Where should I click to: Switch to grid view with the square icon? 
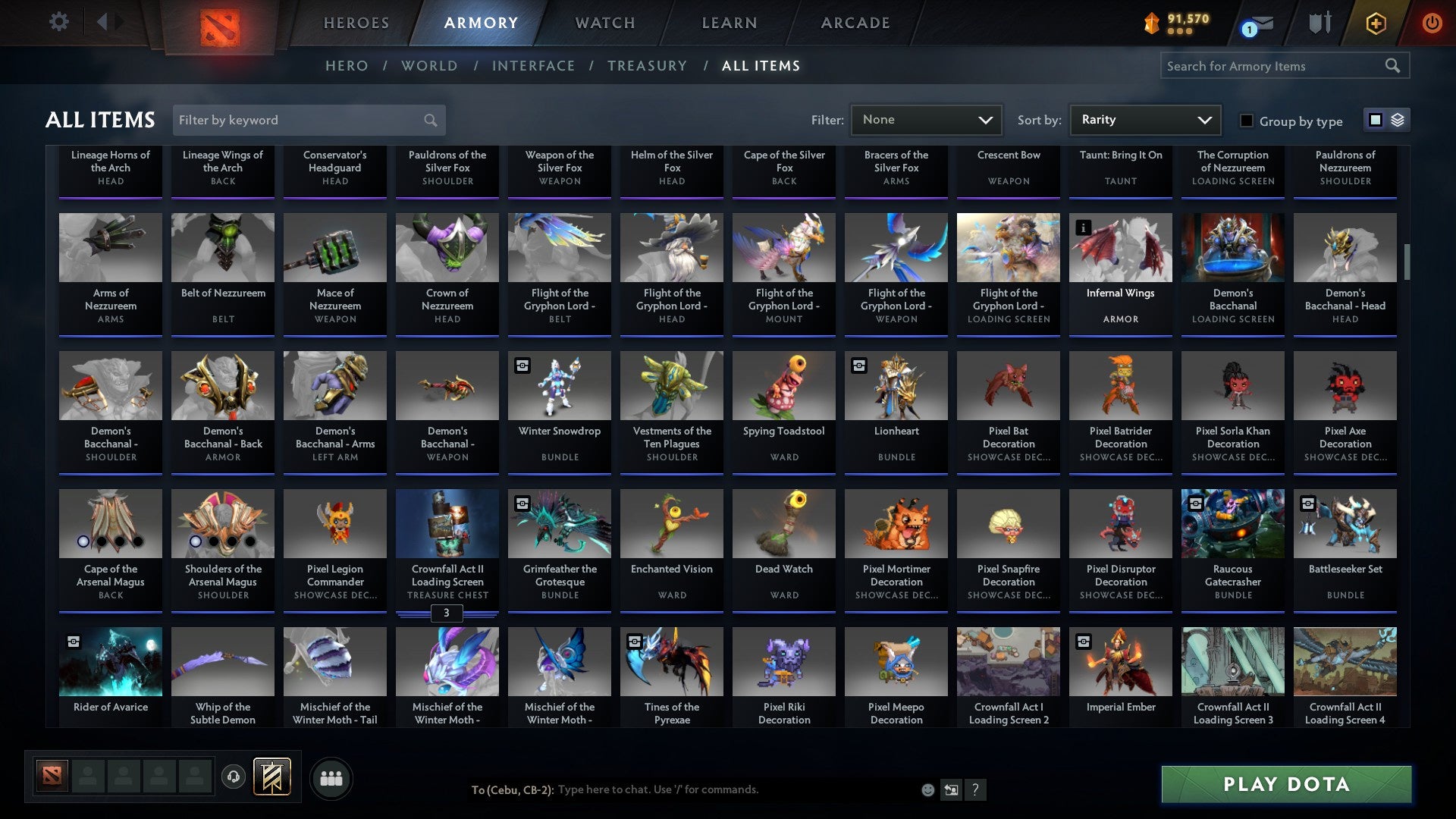pos(1374,120)
